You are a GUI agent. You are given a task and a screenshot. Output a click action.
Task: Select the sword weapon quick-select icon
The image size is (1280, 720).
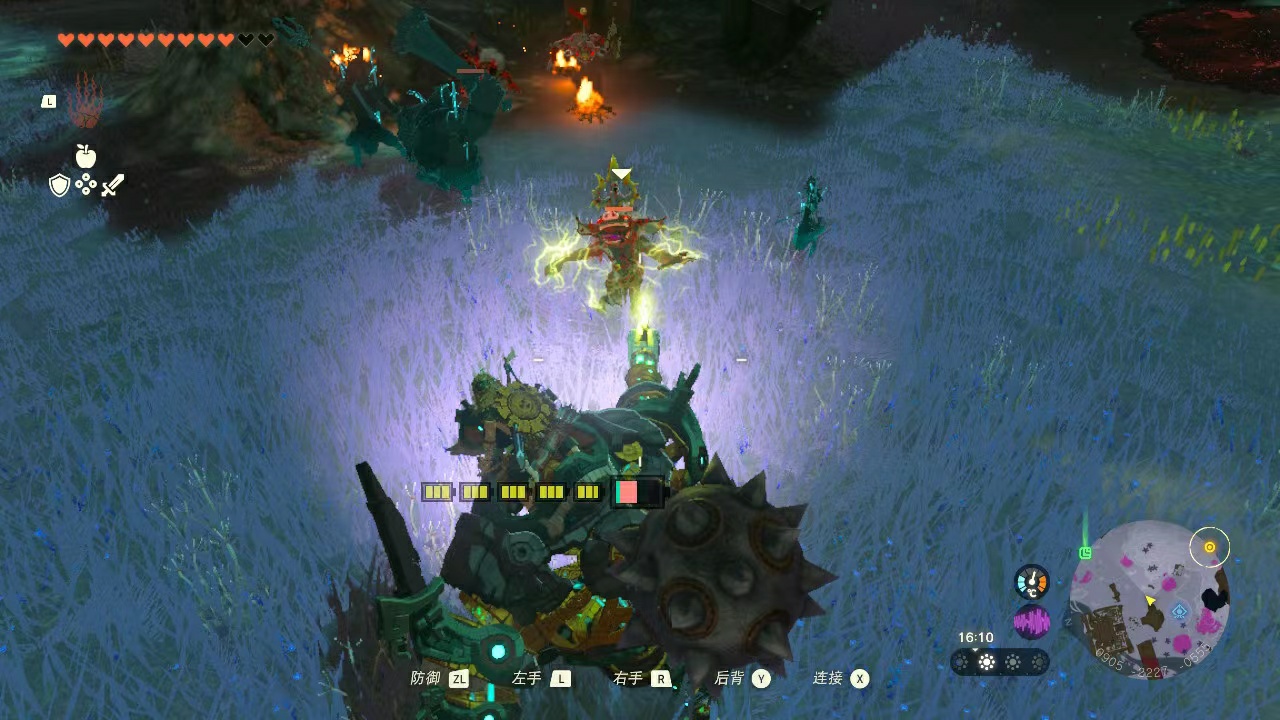[x=112, y=185]
